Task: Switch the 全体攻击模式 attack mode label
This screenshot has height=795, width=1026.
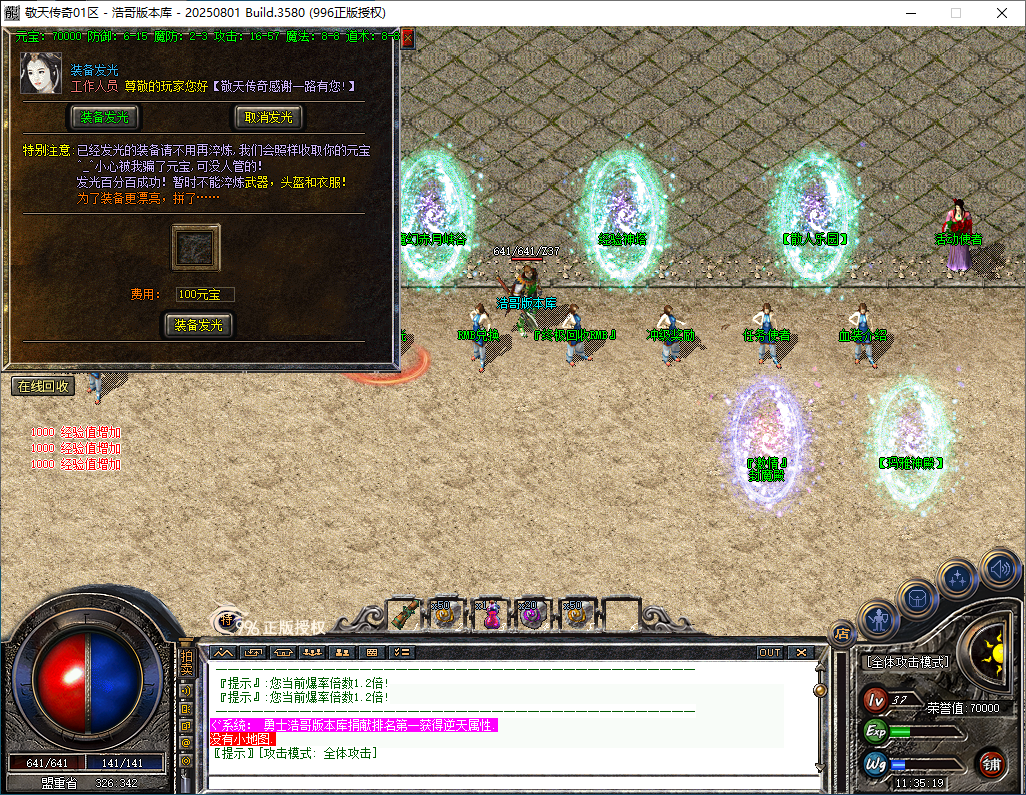Action: tap(906, 662)
